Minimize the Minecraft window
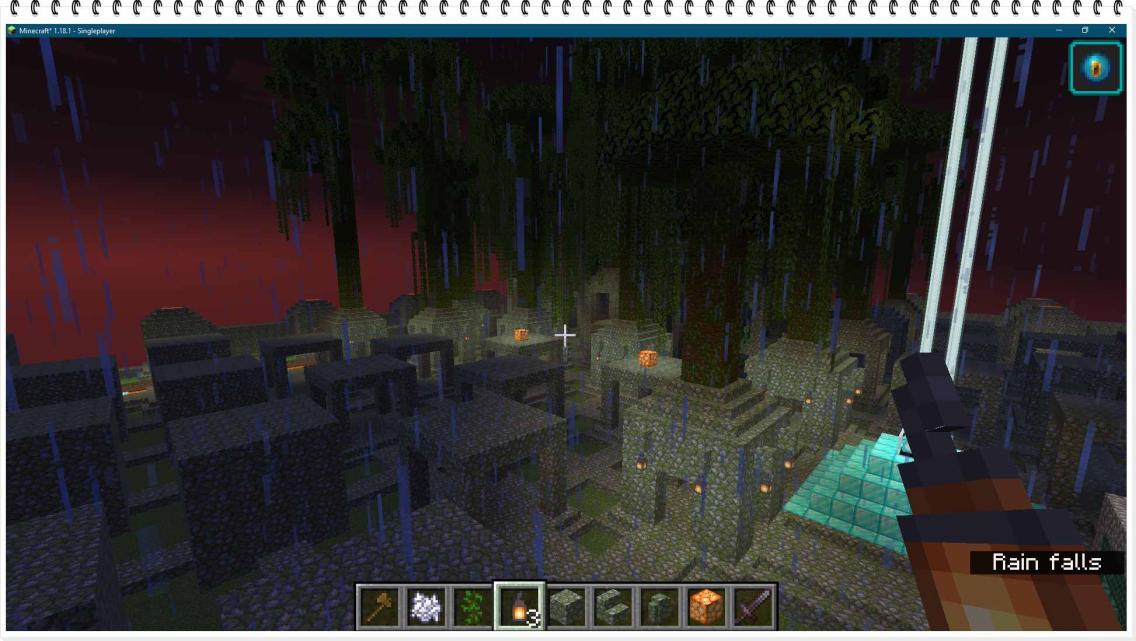 tap(1059, 31)
